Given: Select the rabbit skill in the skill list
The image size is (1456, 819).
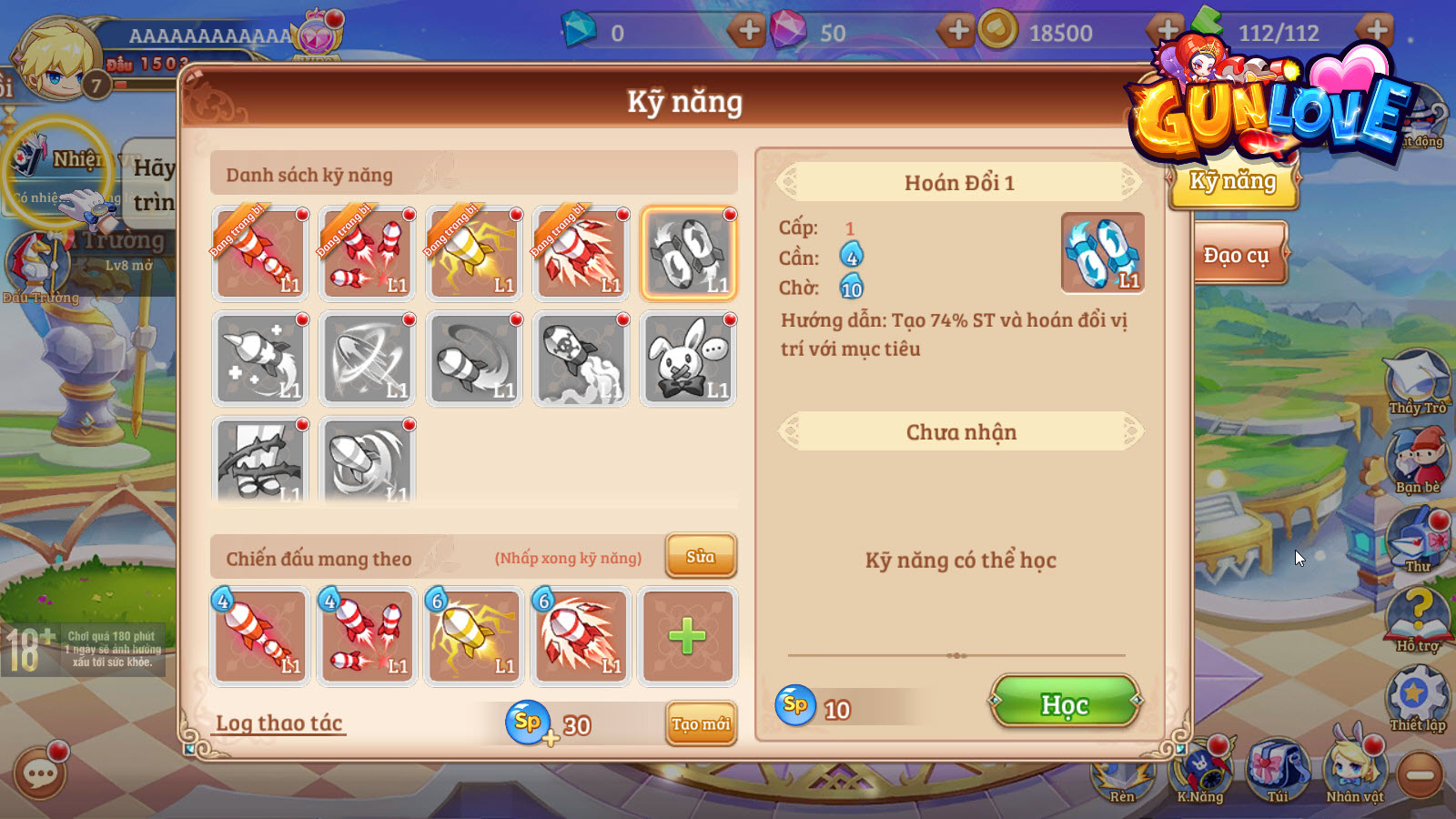Looking at the screenshot, I should [x=689, y=359].
